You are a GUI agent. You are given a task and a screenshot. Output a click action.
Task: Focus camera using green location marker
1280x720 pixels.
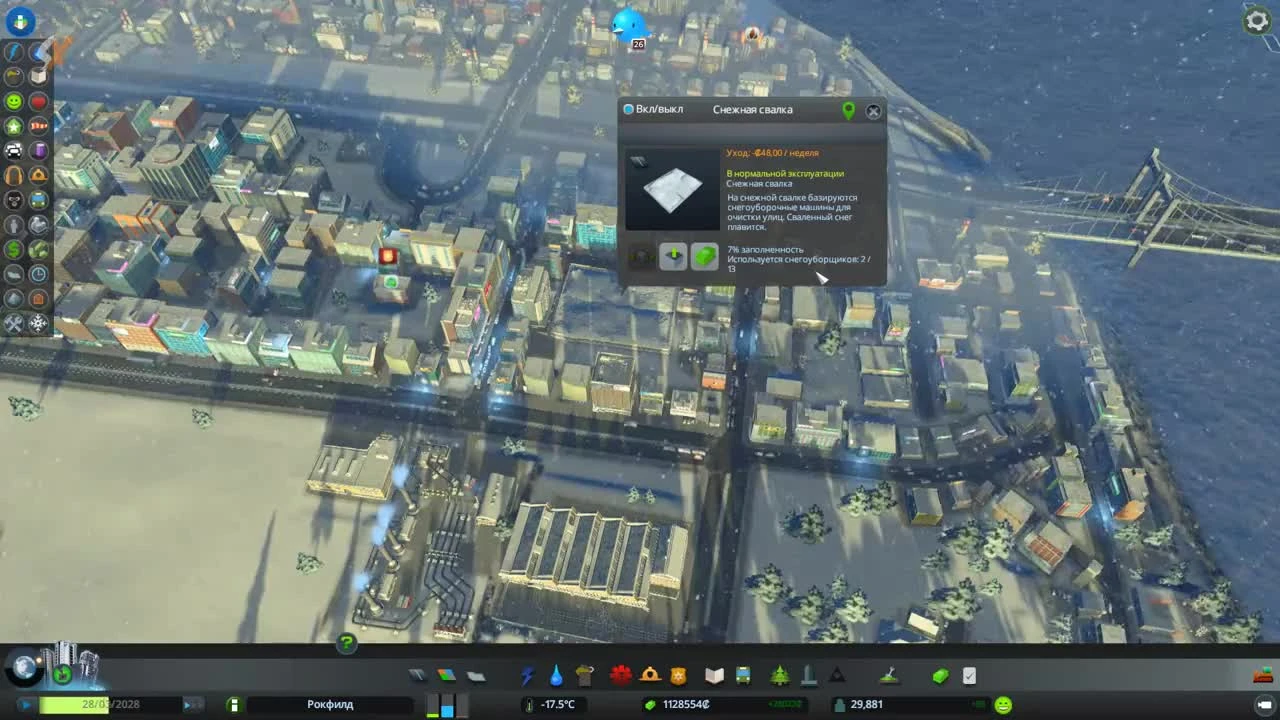848,110
